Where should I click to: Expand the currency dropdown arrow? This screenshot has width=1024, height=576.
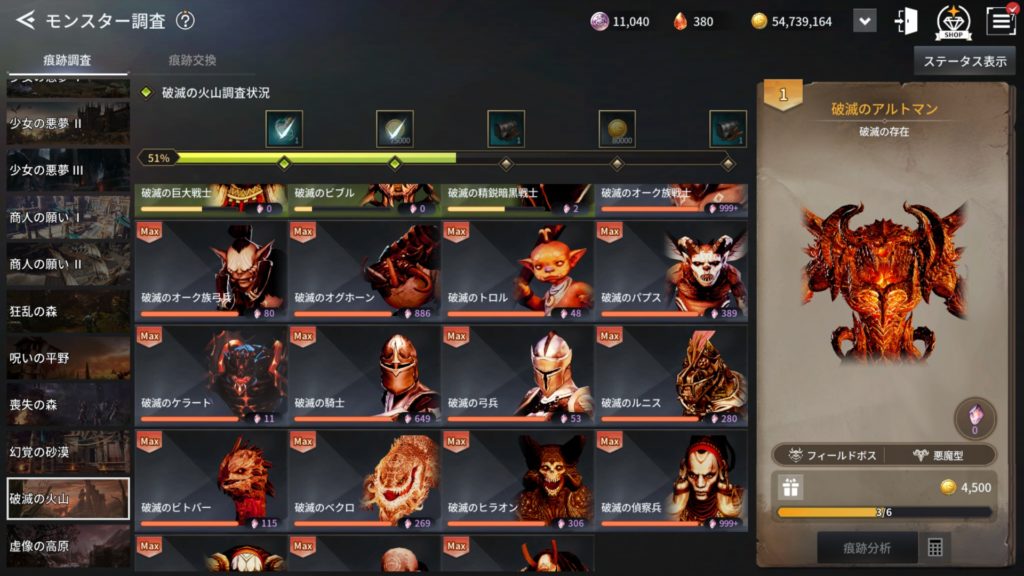[864, 21]
